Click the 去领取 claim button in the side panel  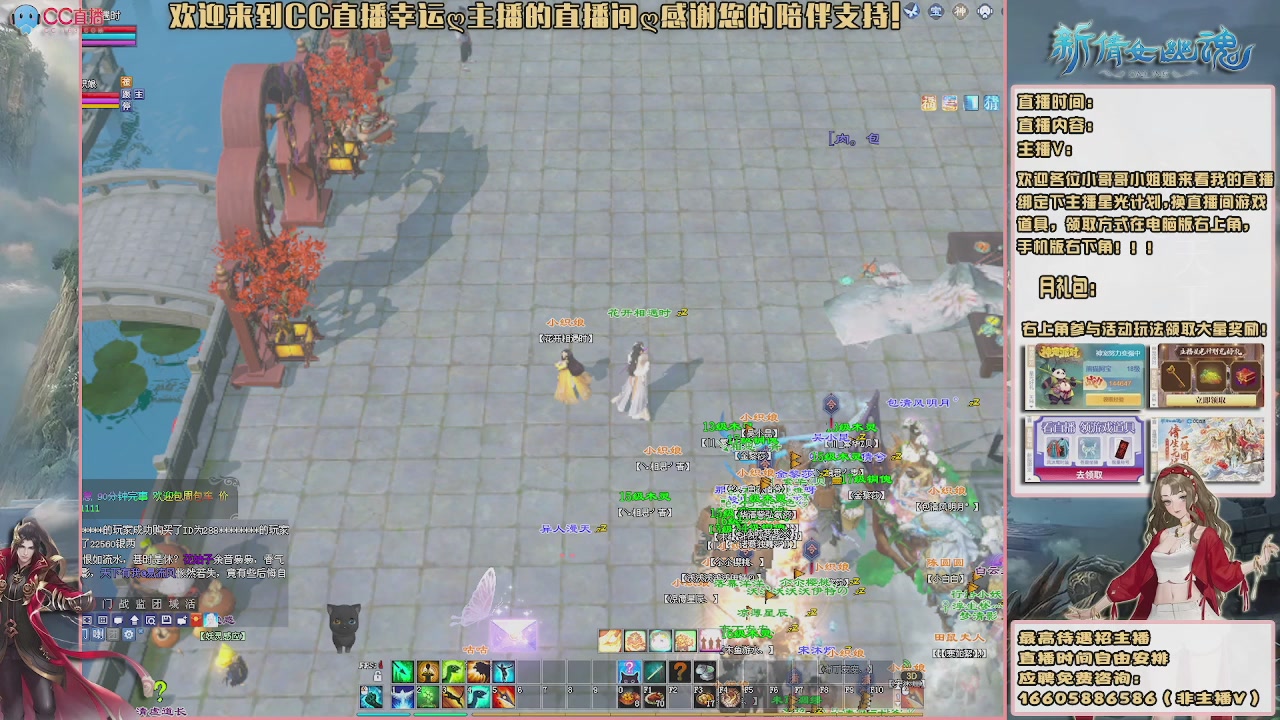click(x=1091, y=475)
